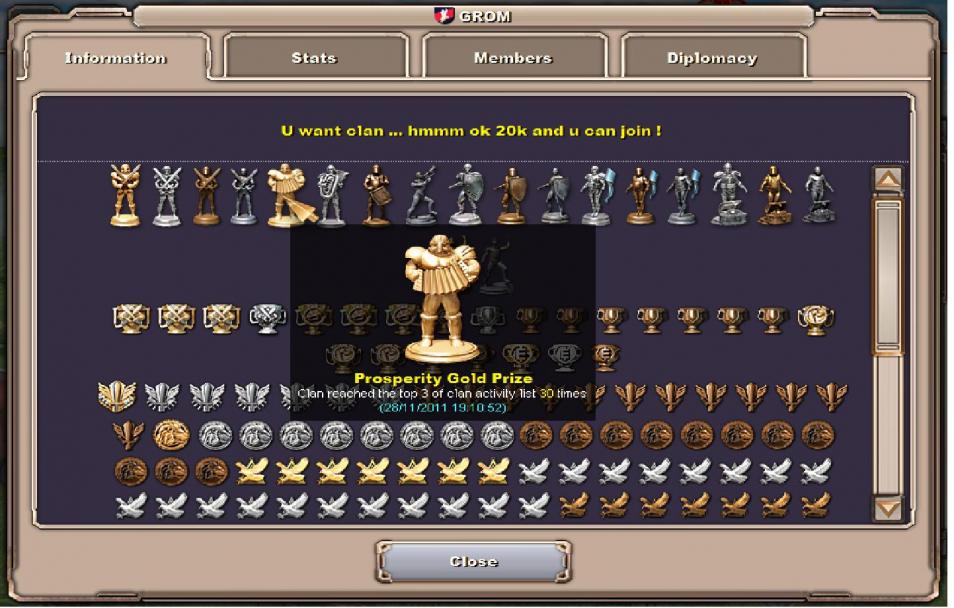
Task: Open the Stats tab
Action: coord(314,58)
